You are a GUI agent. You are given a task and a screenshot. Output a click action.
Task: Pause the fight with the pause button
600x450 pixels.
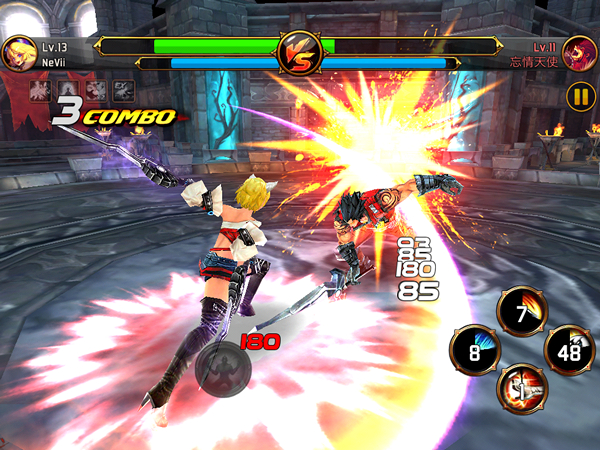click(579, 97)
